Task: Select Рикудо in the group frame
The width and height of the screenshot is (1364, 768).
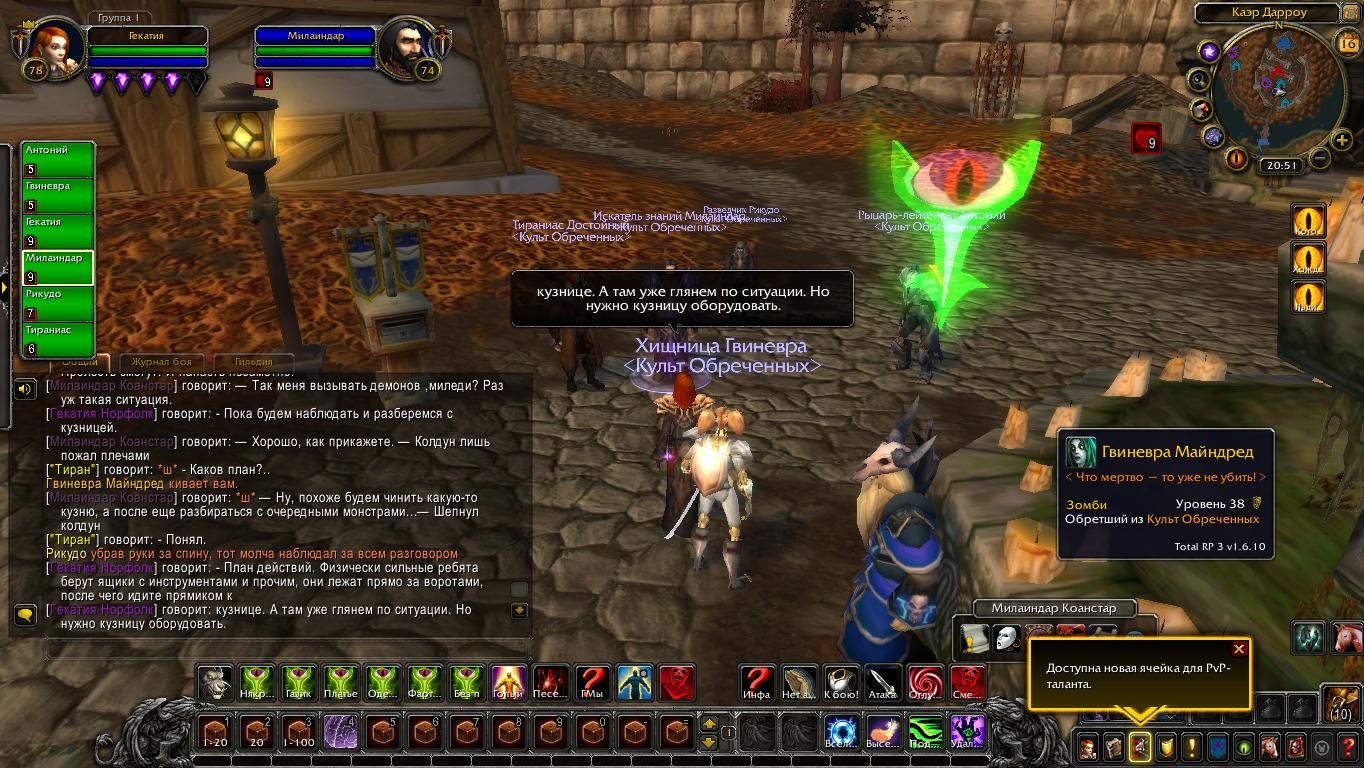Action: coord(58,304)
